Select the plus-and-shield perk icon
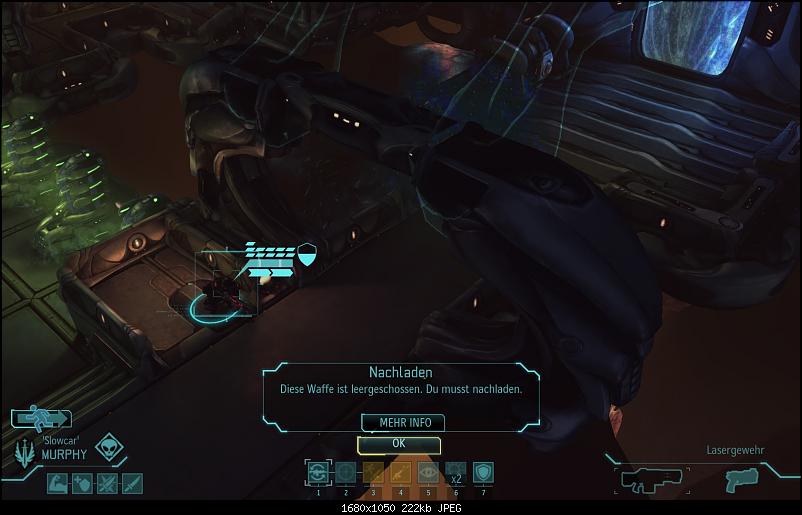This screenshot has width=802, height=515. (x=81, y=485)
